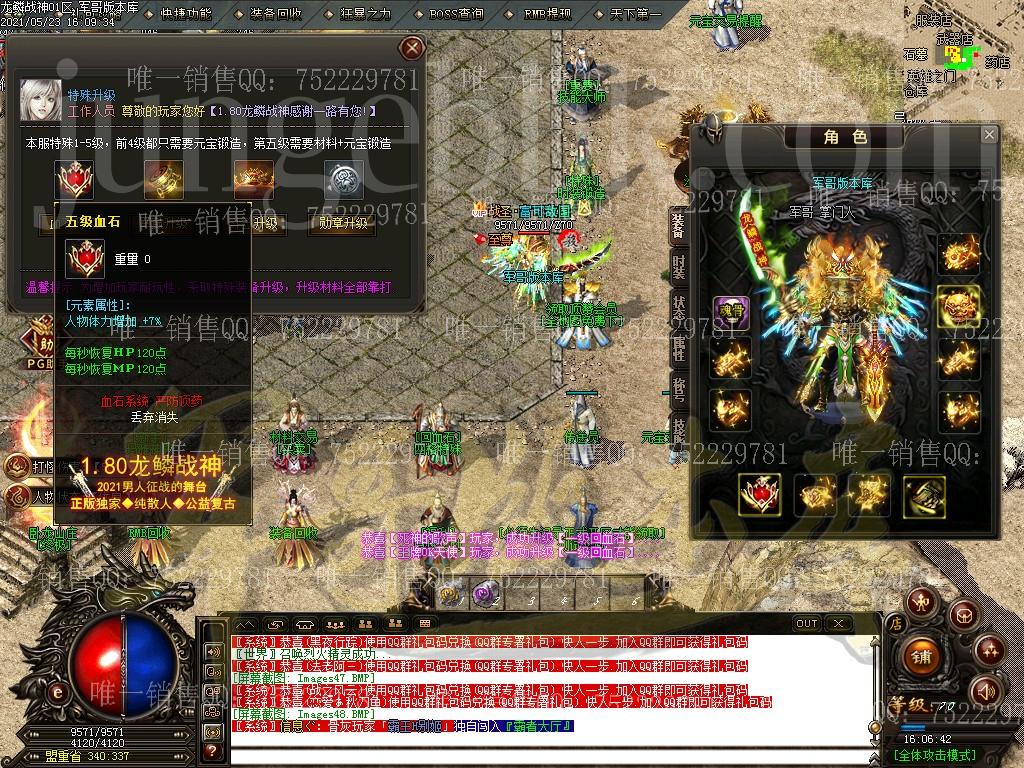Open the 快捷功能 top menu

(186, 14)
